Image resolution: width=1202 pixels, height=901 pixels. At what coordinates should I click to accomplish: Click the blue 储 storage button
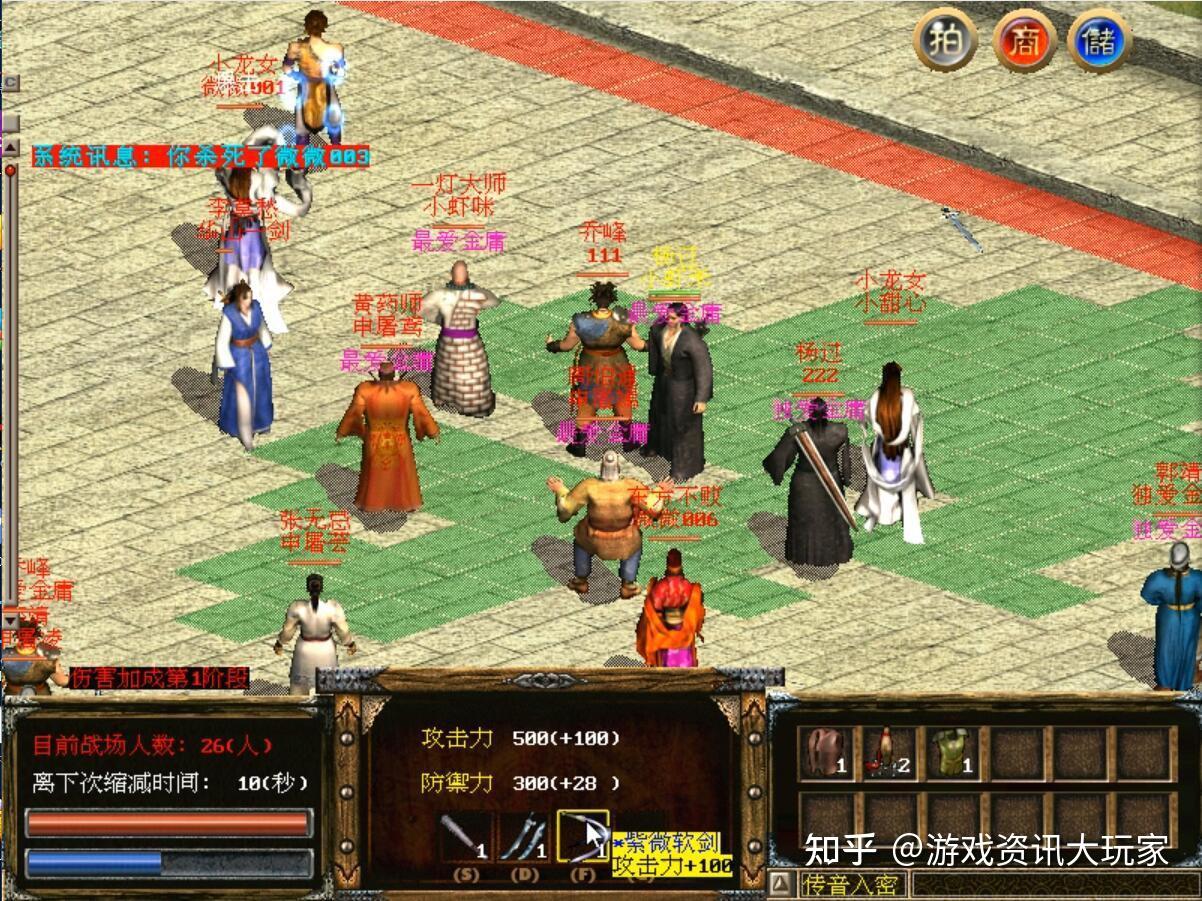(x=1099, y=41)
